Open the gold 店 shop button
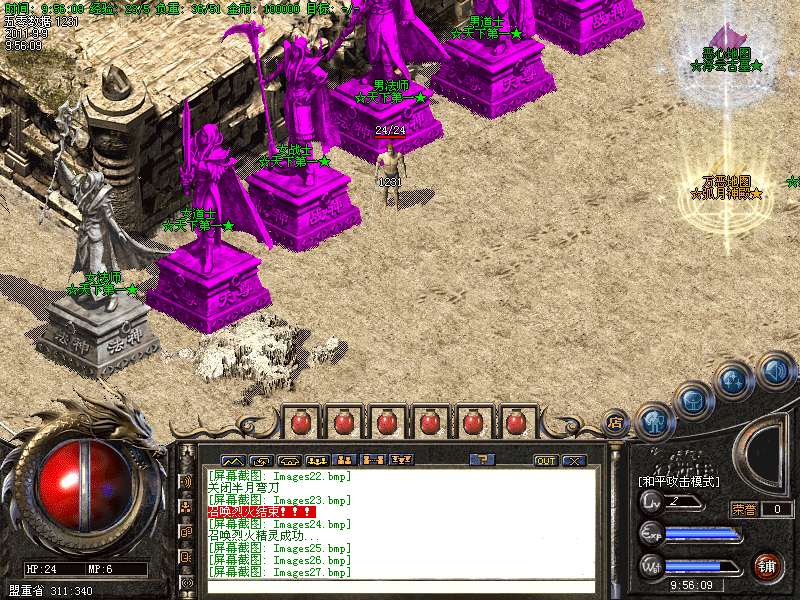Viewport: 800px width, 600px height. point(616,422)
